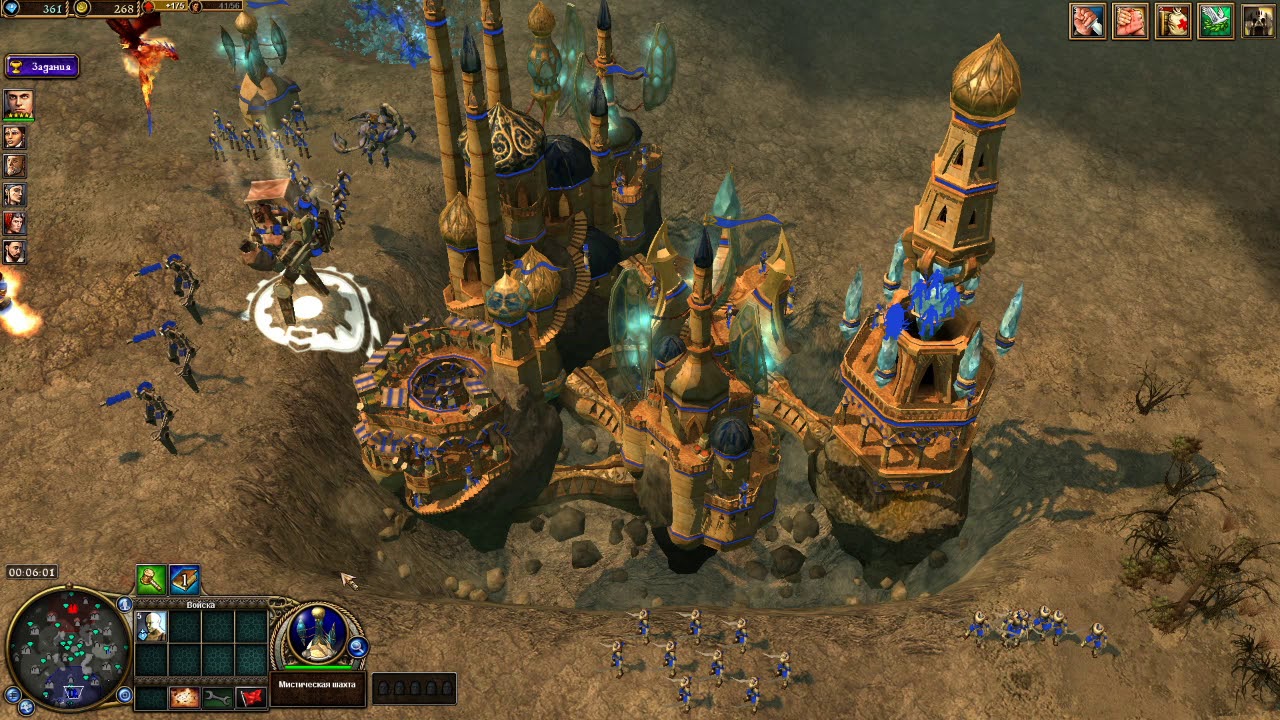Click the red flag rally point icon
The height and width of the screenshot is (720, 1280).
251,697
